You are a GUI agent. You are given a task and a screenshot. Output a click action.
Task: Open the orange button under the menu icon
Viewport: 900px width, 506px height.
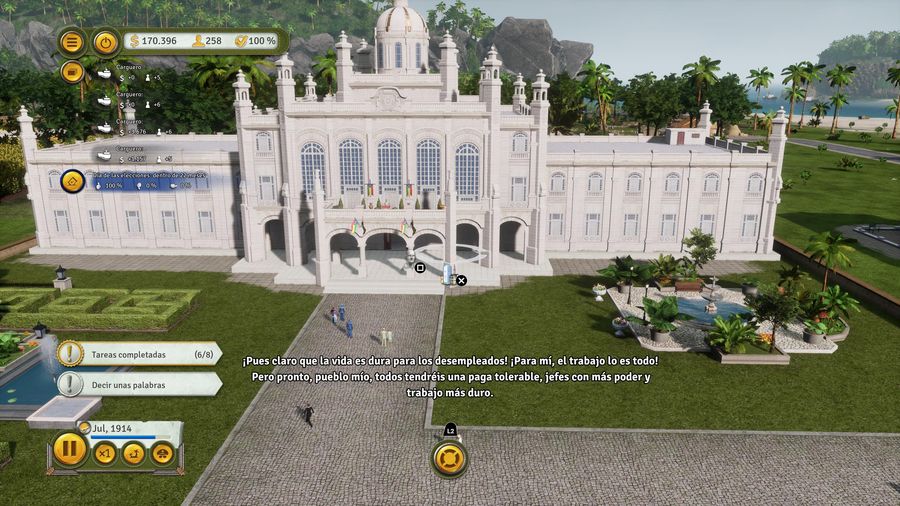72,72
